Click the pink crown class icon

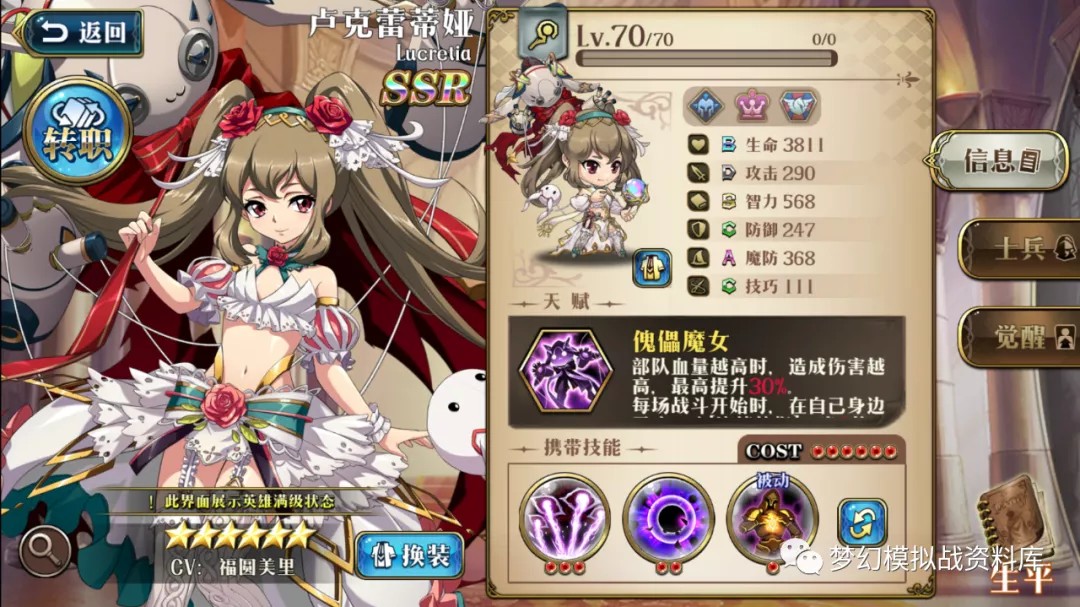point(750,104)
